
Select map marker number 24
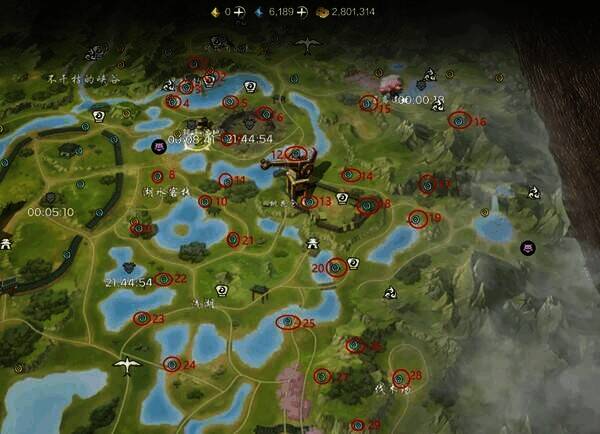tap(172, 365)
